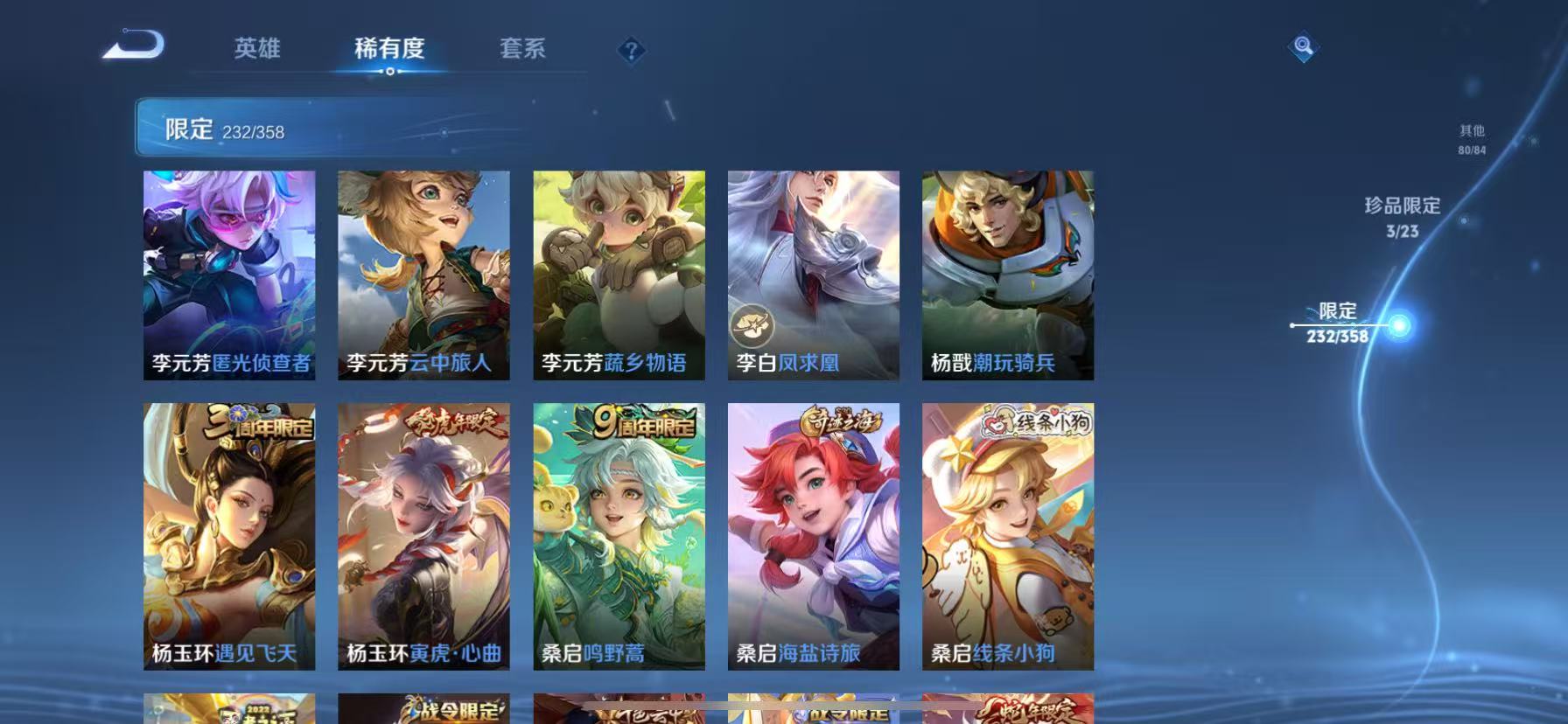This screenshot has height=724, width=1568.
Task: Click the question mark help icon beside the tabs
Action: [x=630, y=50]
